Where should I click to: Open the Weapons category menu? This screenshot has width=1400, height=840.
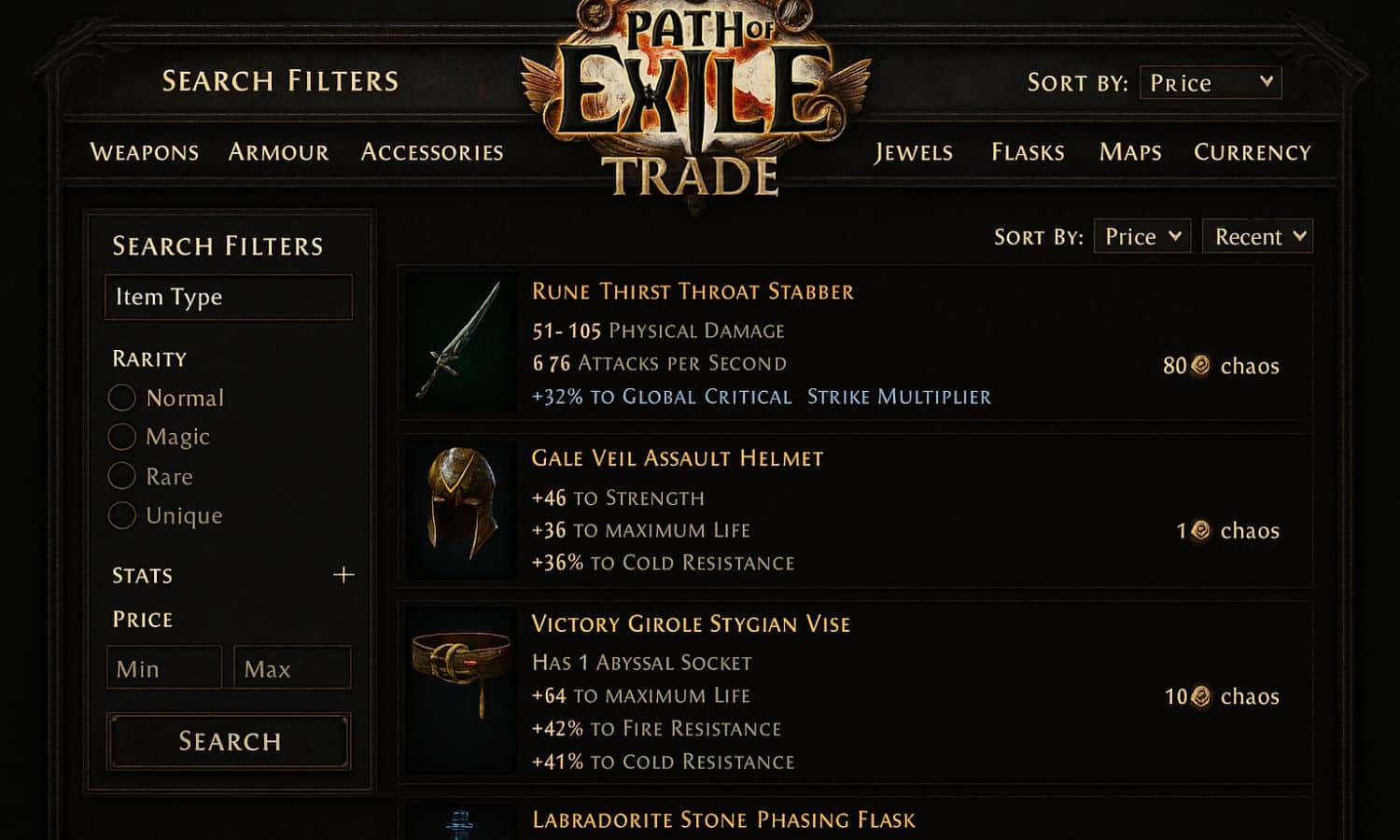145,152
